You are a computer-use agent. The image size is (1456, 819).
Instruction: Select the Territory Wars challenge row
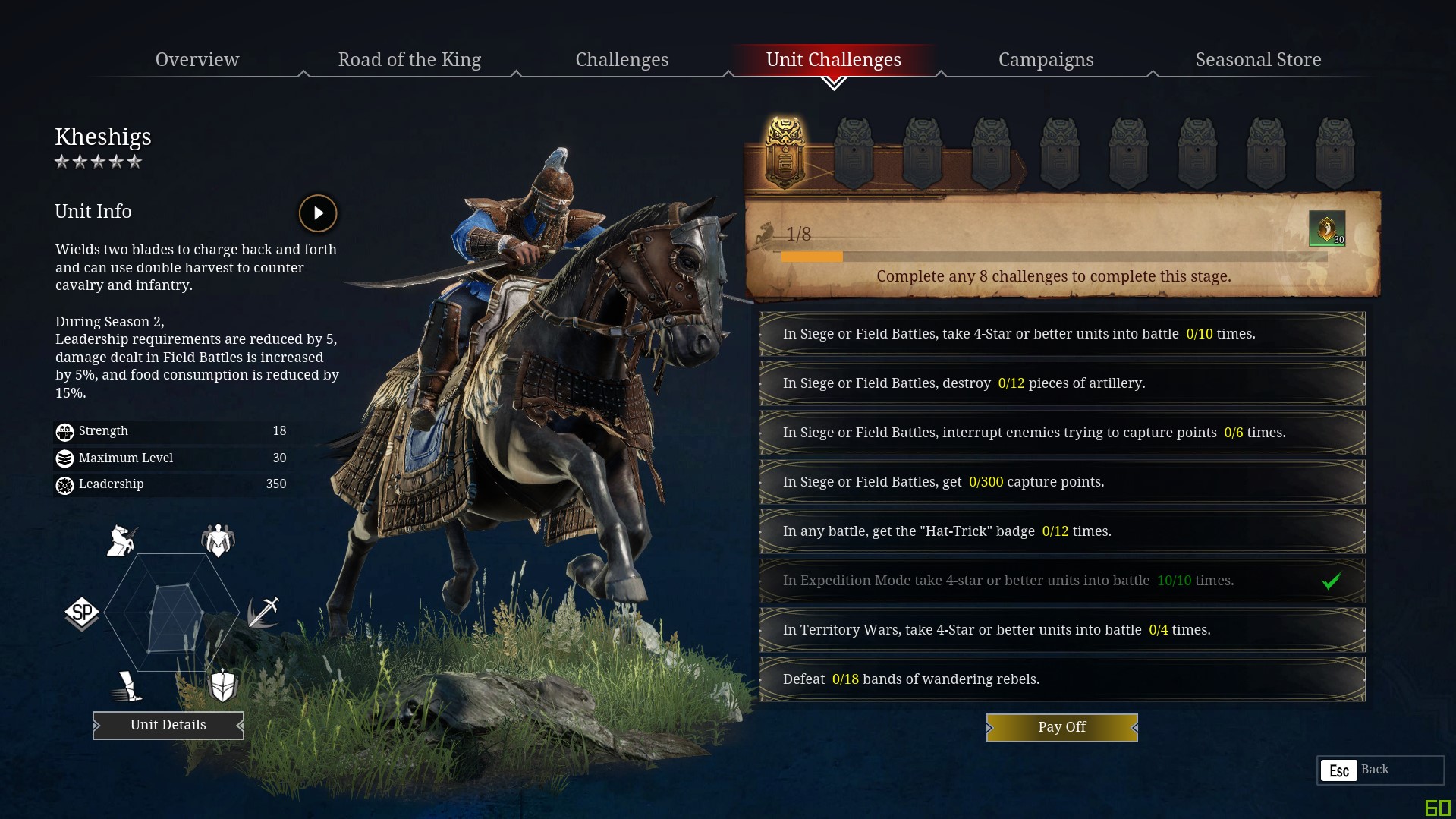[x=1061, y=630]
